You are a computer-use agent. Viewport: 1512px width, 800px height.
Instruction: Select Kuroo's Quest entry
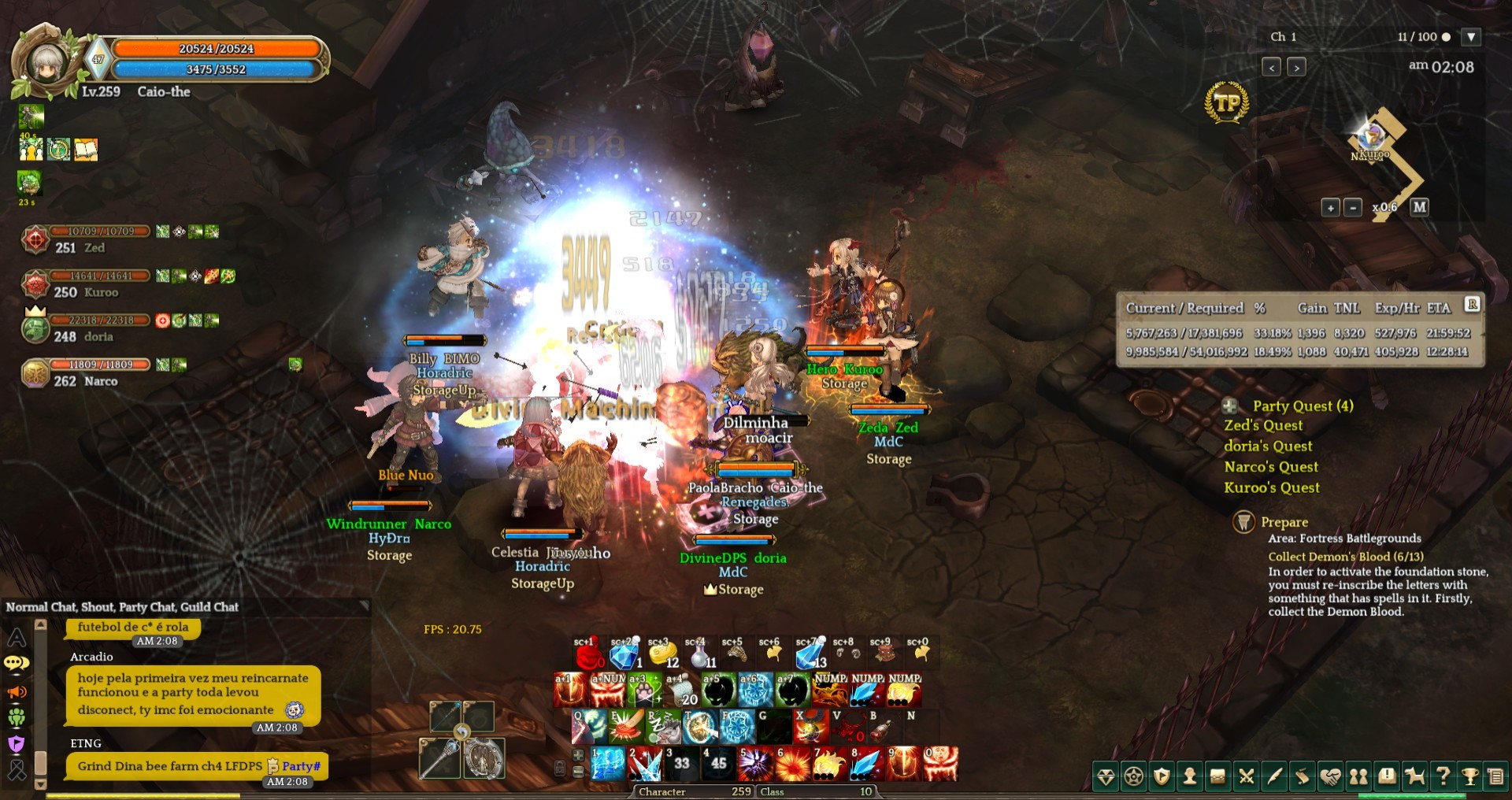tap(1271, 487)
